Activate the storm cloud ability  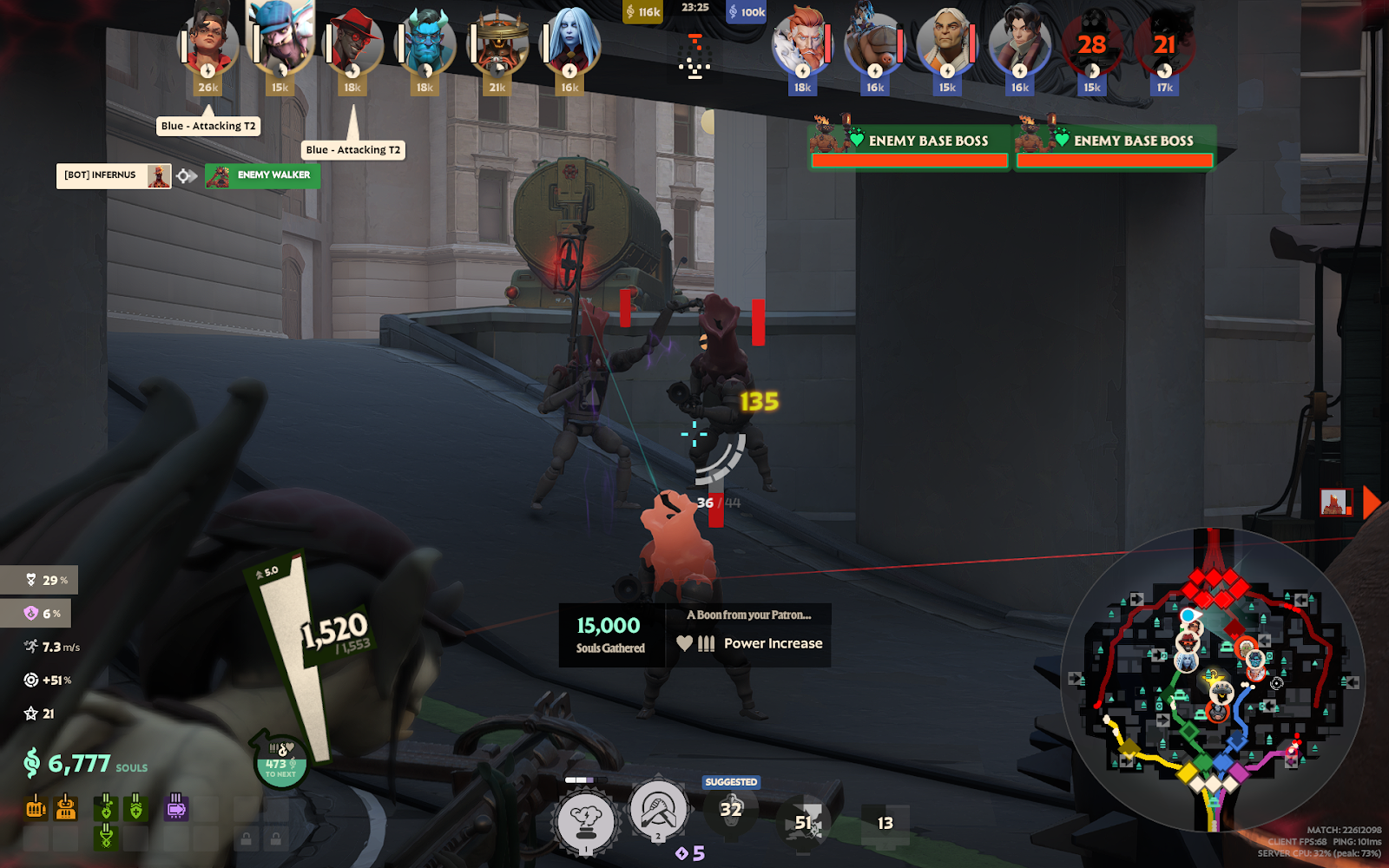[x=586, y=822]
